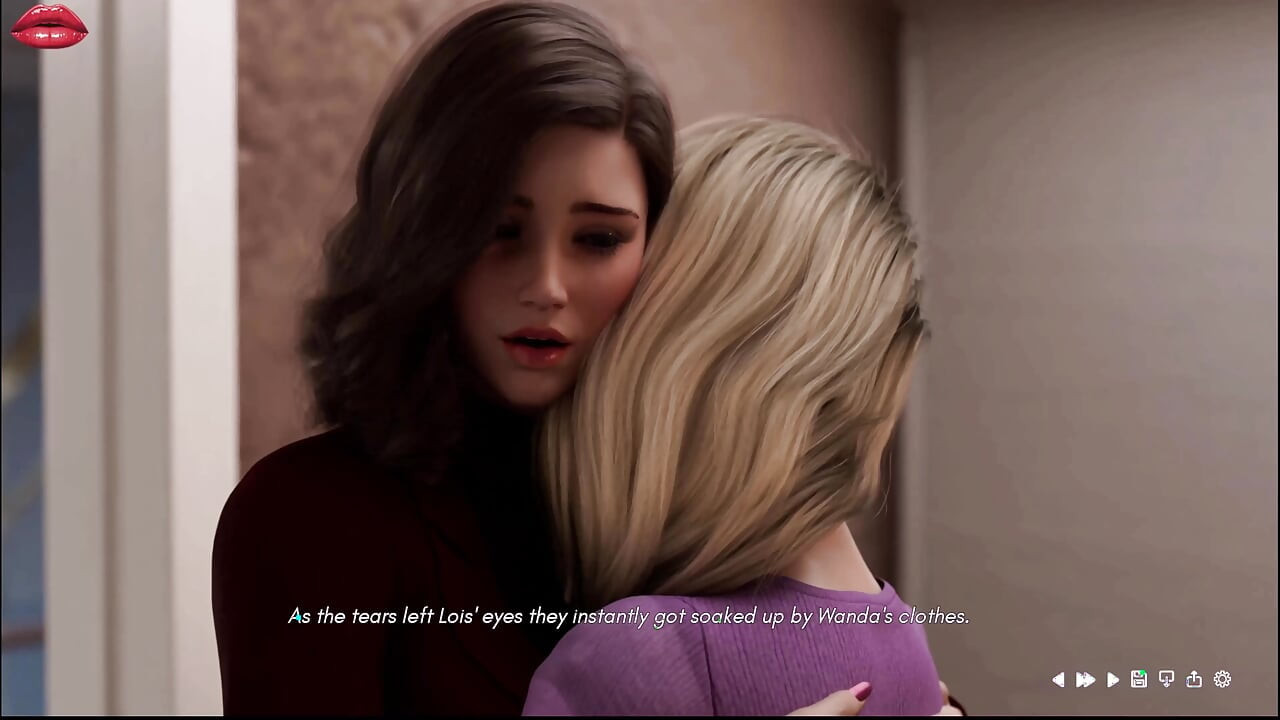The image size is (1280, 720).
Task: Share the scene via the export icon
Action: tap(1194, 679)
